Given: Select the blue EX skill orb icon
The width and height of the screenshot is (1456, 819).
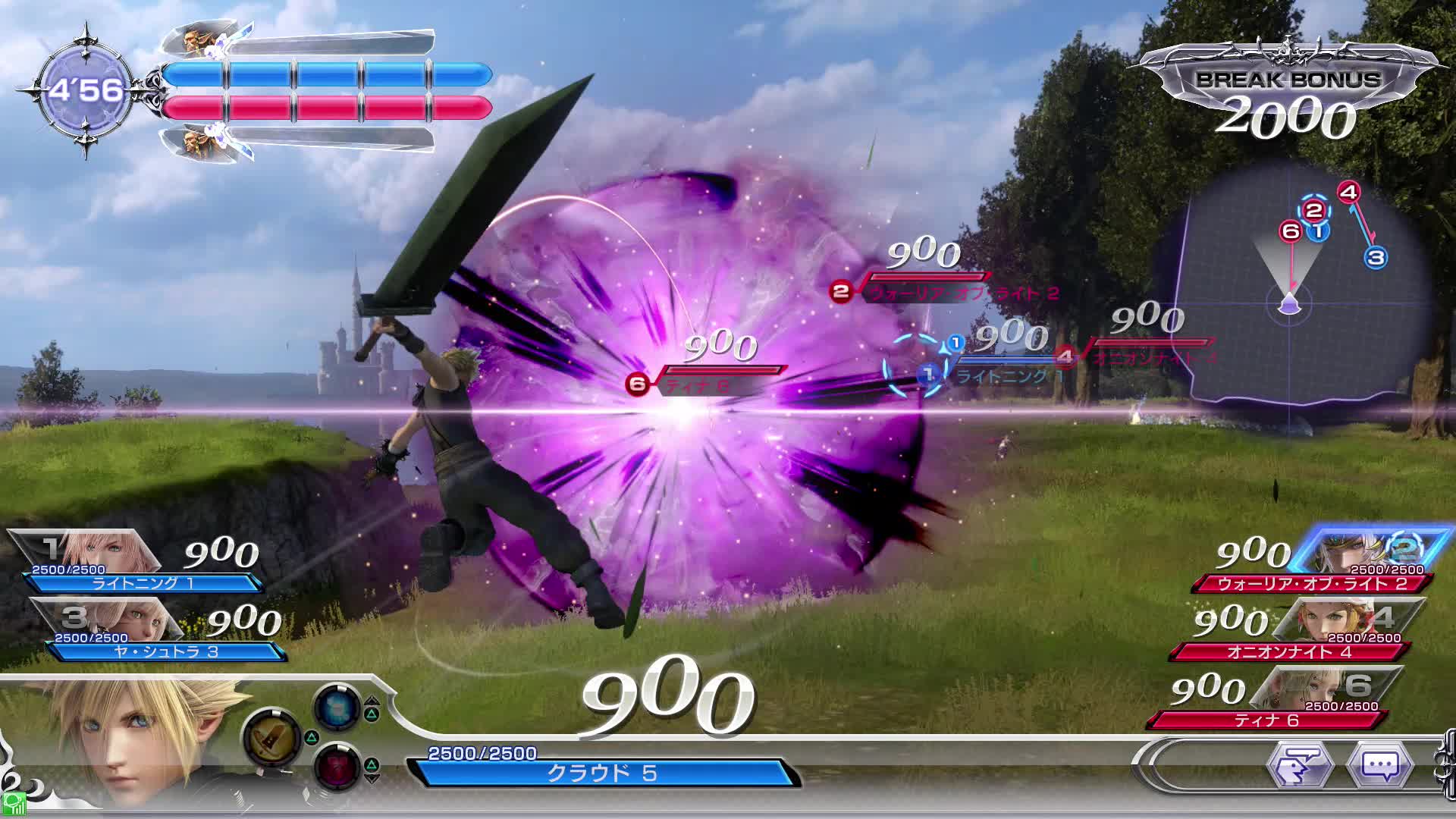Looking at the screenshot, I should (338, 705).
